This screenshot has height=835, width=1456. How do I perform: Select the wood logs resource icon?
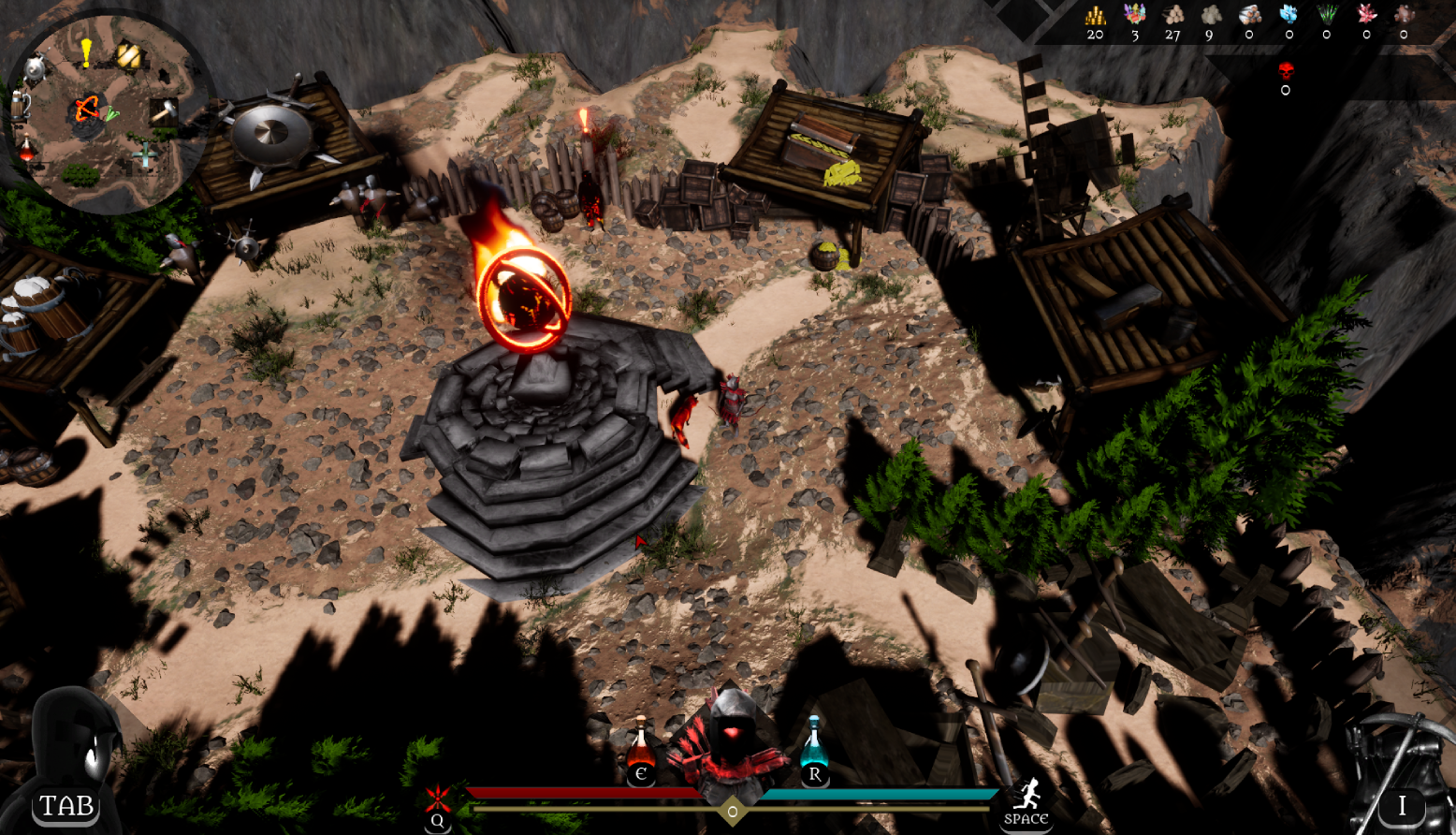click(x=1172, y=15)
